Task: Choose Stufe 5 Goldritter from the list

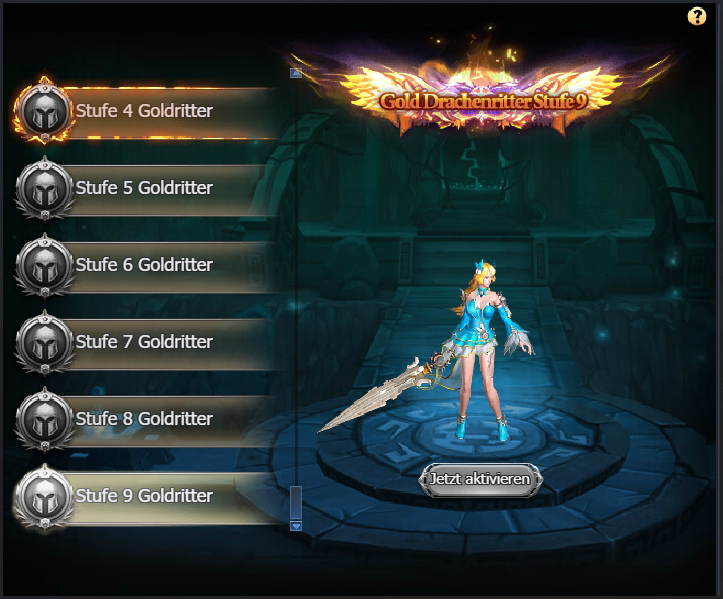Action: coord(144,188)
